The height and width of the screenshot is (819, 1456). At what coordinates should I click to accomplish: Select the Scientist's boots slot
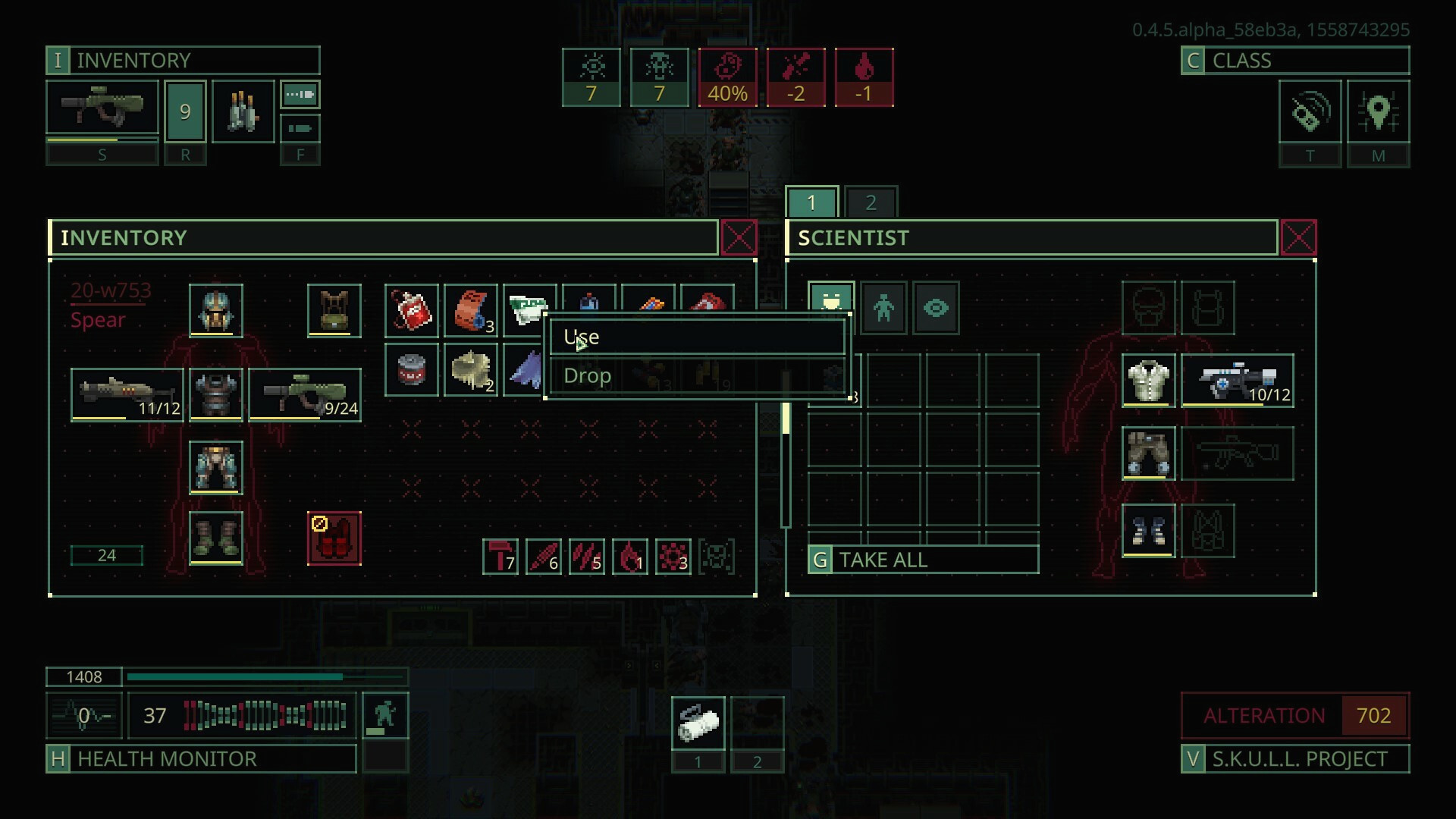[1148, 531]
